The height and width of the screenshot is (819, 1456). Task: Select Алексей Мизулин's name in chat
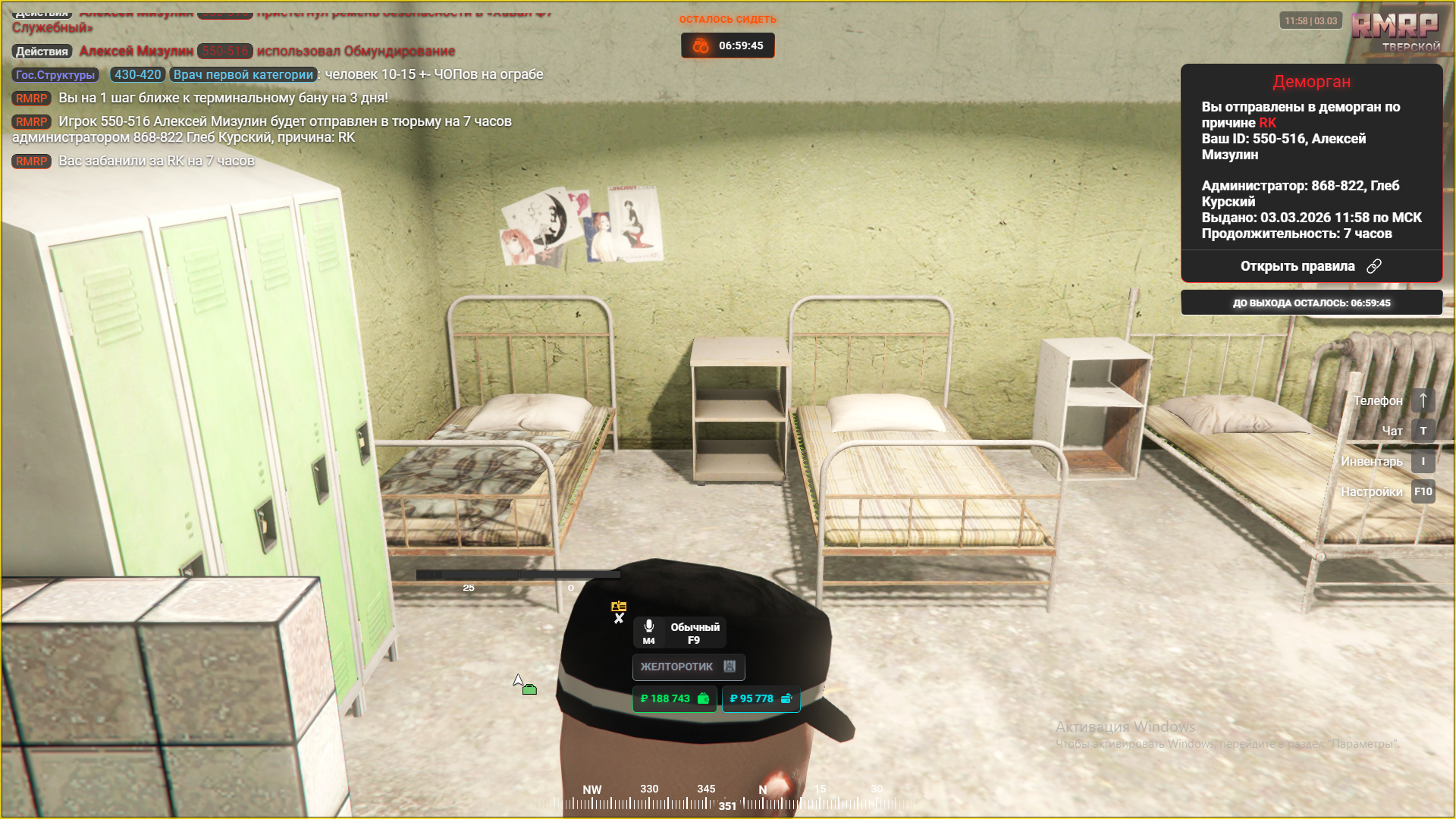coord(136,52)
